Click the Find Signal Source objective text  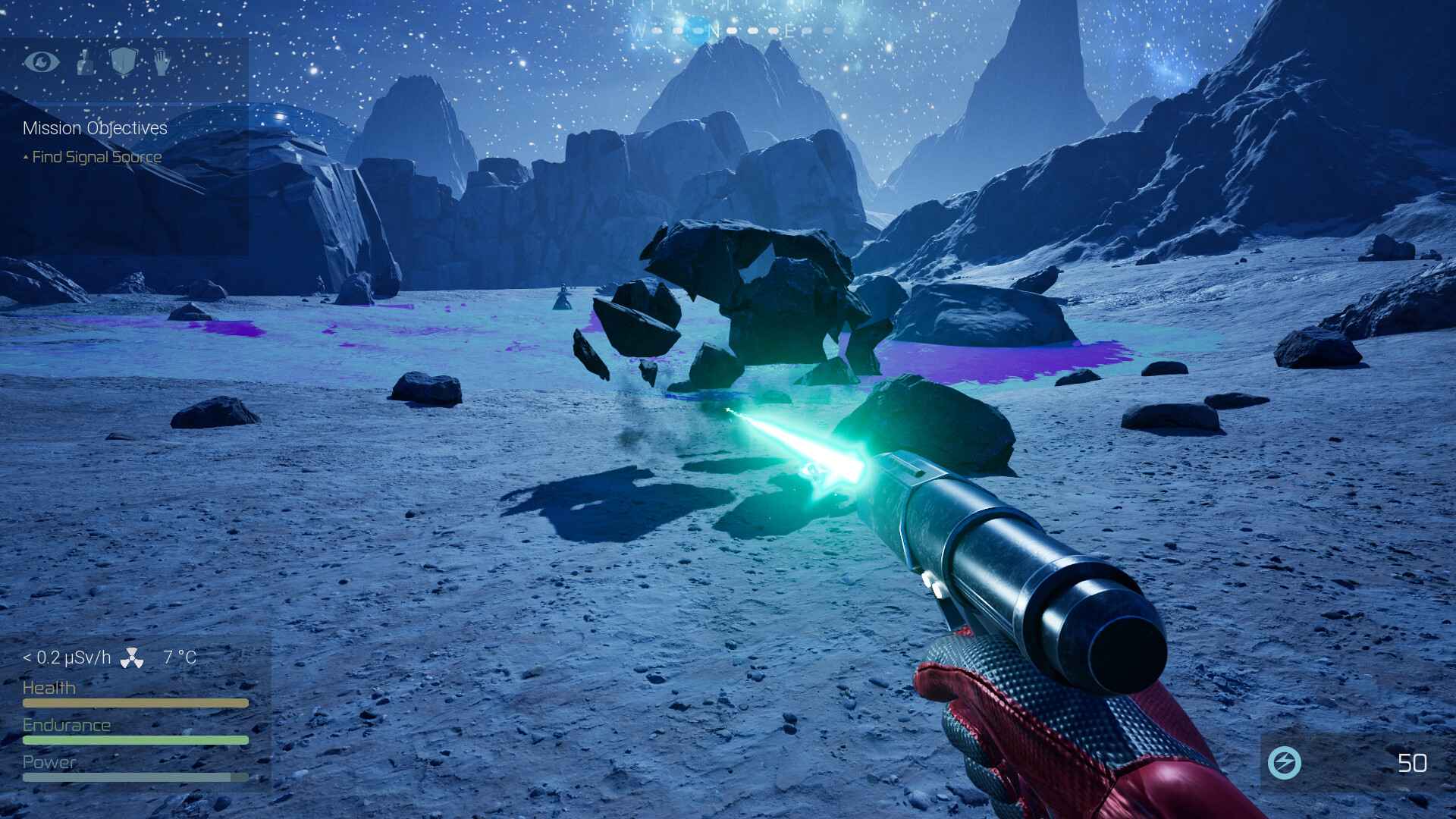pyautogui.click(x=96, y=156)
